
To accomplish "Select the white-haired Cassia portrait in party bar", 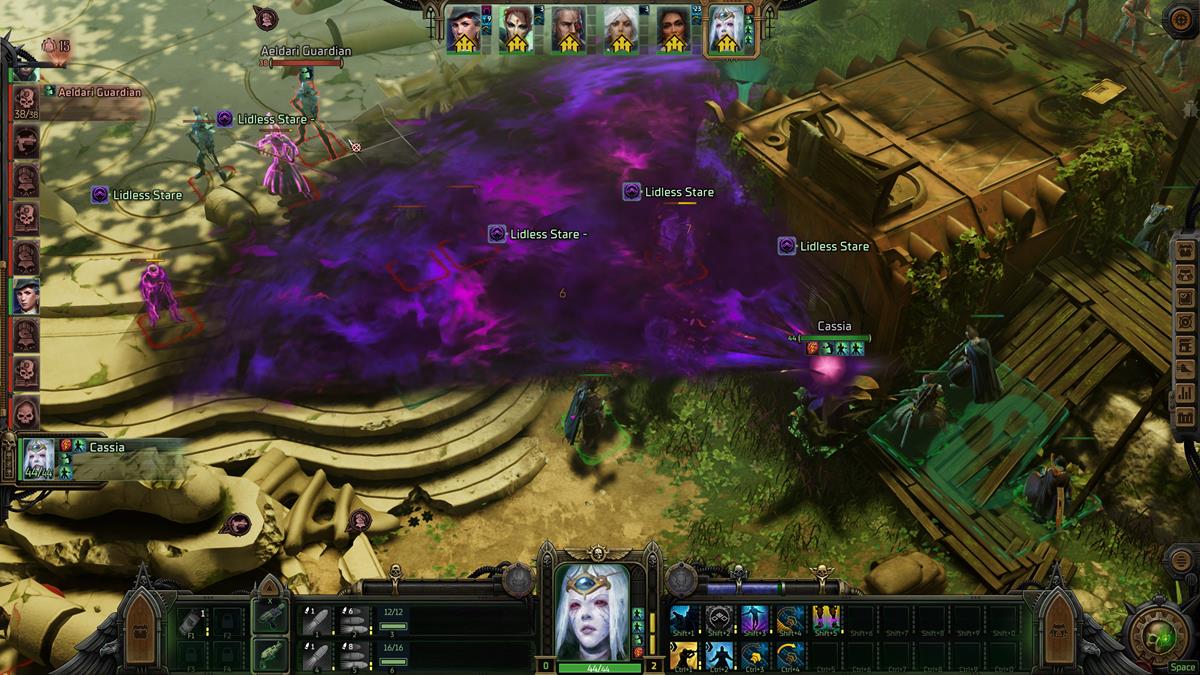I will 724,32.
